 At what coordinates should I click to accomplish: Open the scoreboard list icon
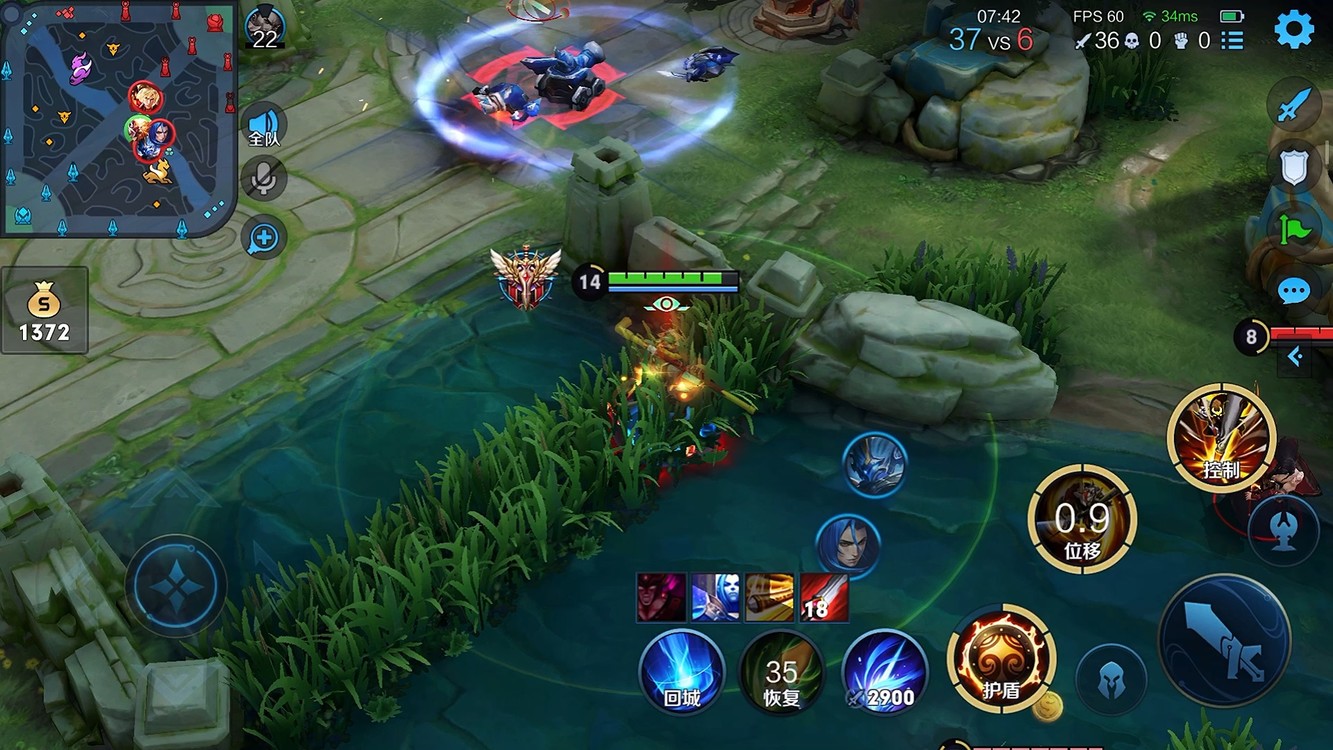pos(1232,41)
